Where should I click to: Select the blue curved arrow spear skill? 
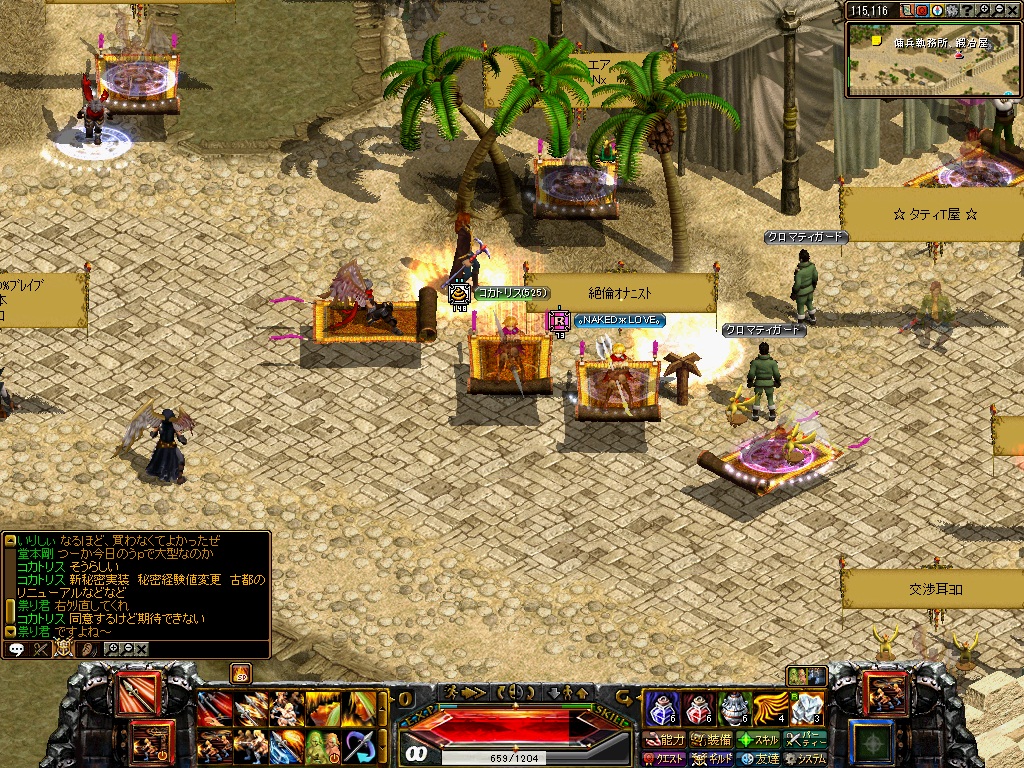pos(359,746)
